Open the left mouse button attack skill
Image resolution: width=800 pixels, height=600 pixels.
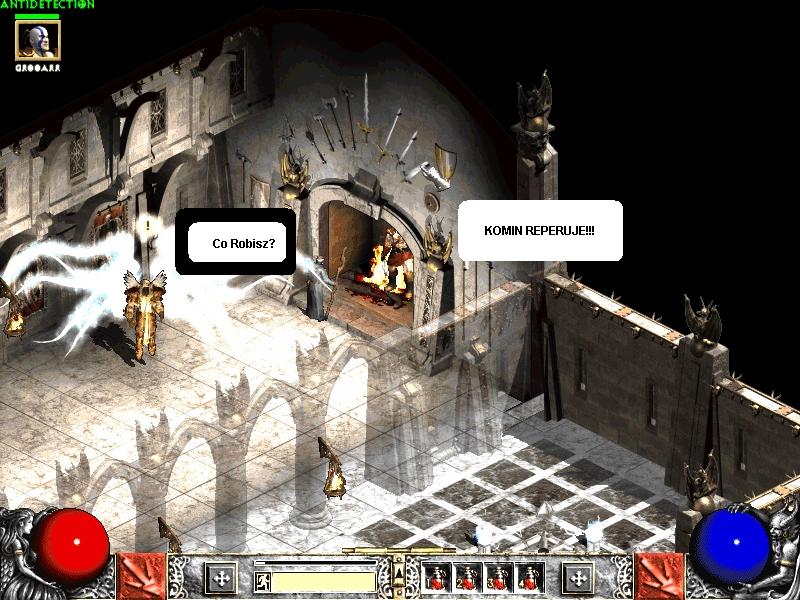point(141,577)
